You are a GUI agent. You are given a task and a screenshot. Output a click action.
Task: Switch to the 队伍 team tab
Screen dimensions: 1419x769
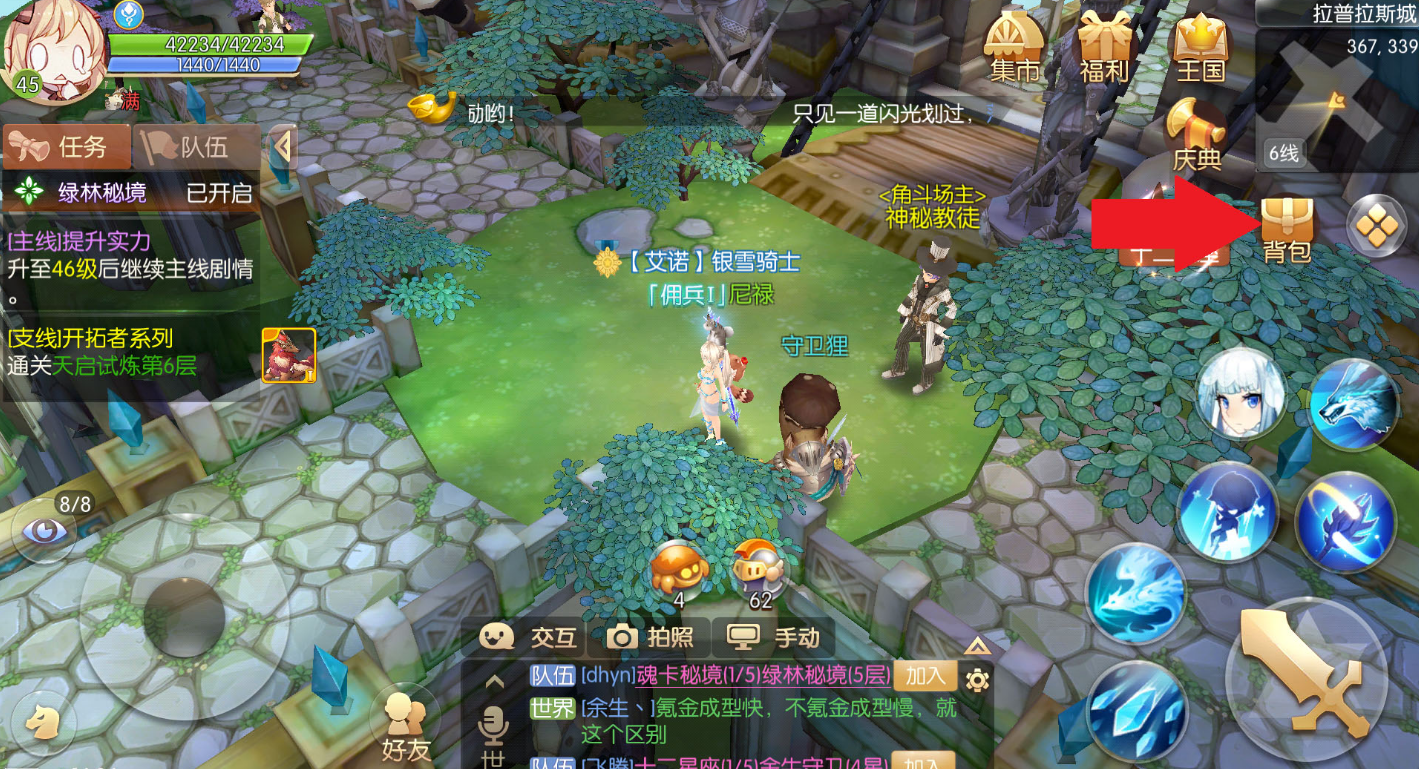pyautogui.click(x=194, y=148)
